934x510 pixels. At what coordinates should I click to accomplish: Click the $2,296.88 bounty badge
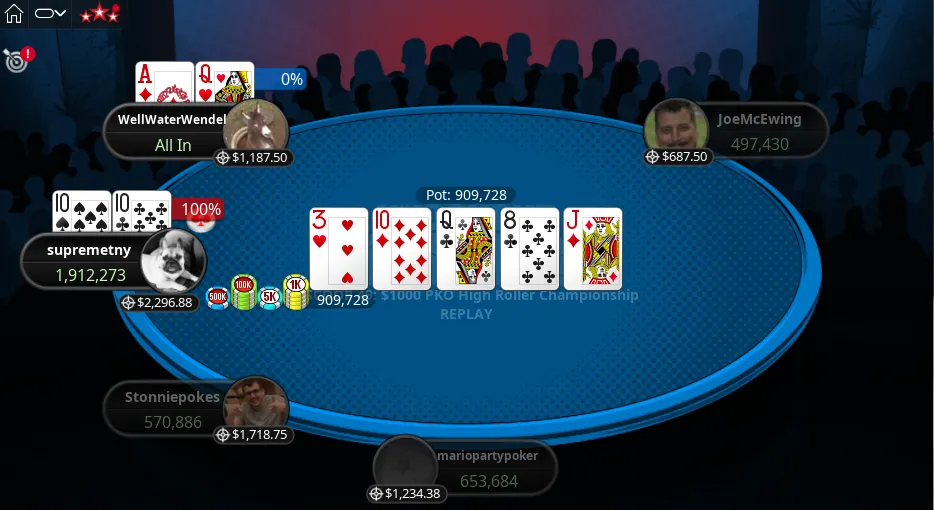[x=158, y=302]
